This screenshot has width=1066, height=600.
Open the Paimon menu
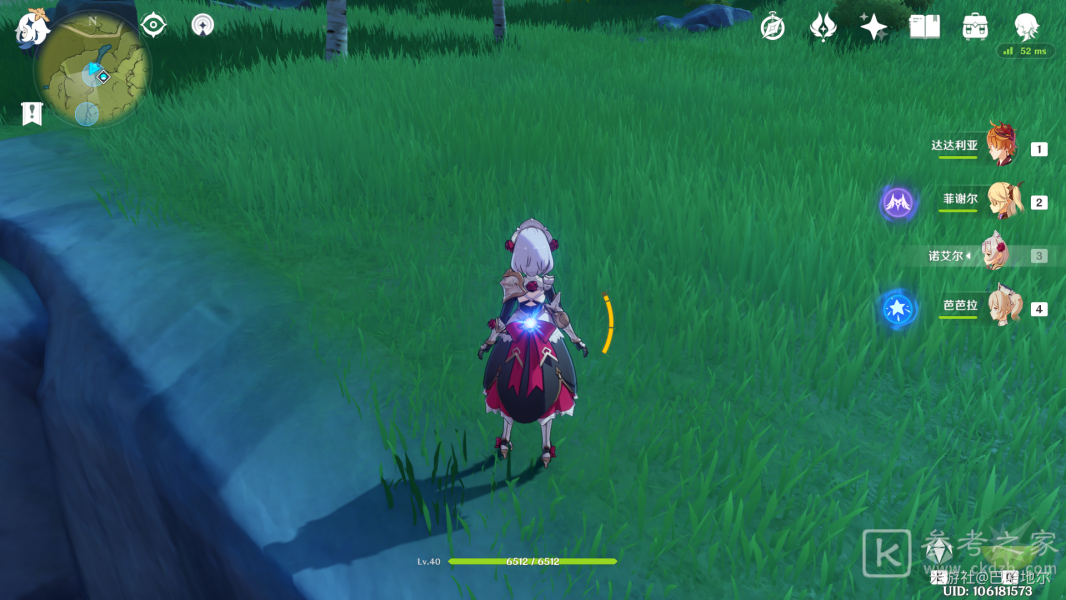coord(31,28)
